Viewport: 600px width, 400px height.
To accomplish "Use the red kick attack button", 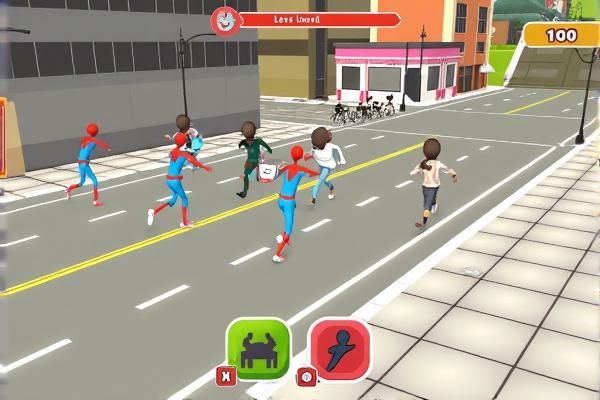I will click(339, 350).
